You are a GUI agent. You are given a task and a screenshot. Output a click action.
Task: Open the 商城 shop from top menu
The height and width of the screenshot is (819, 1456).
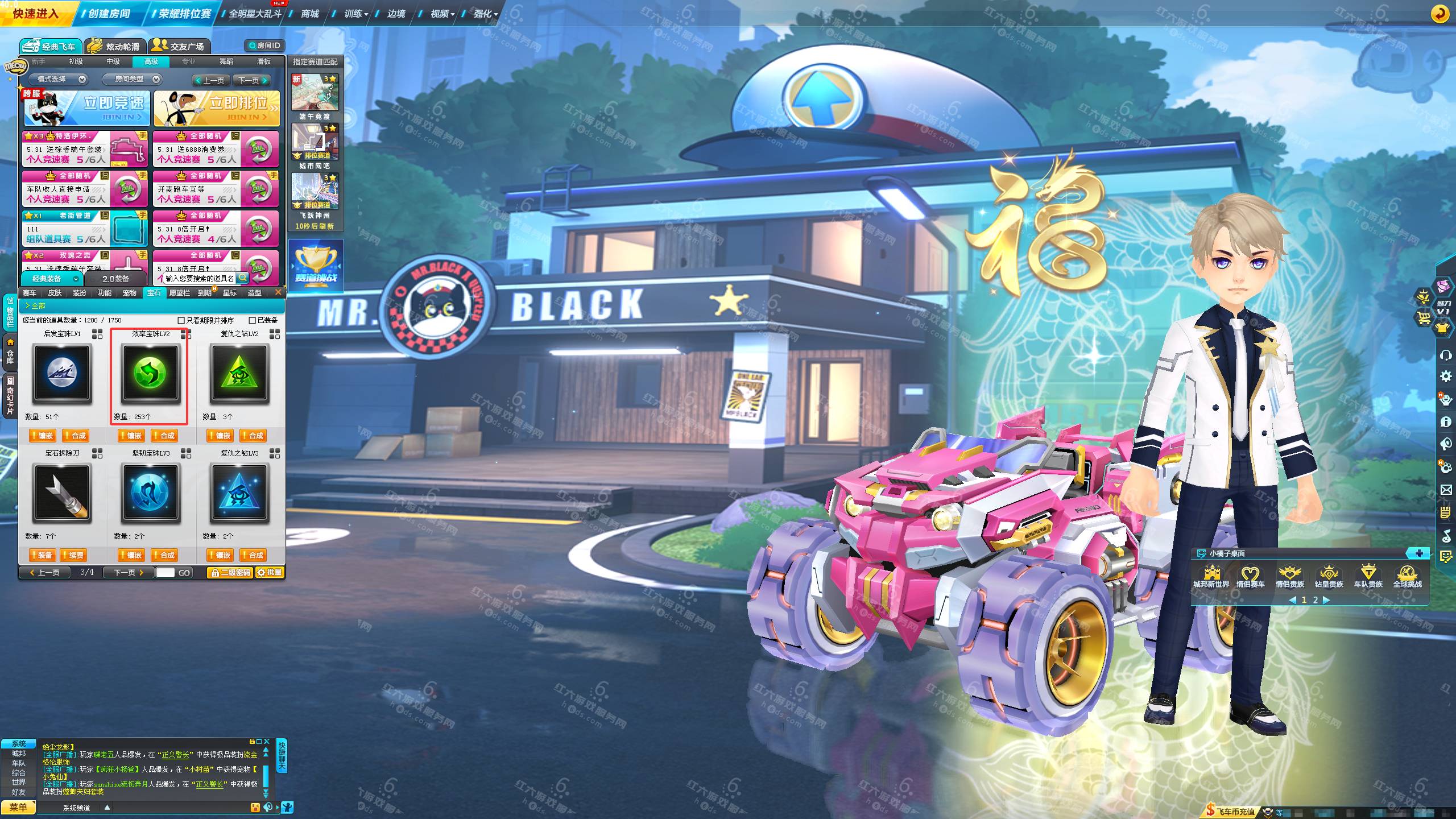pos(310,14)
